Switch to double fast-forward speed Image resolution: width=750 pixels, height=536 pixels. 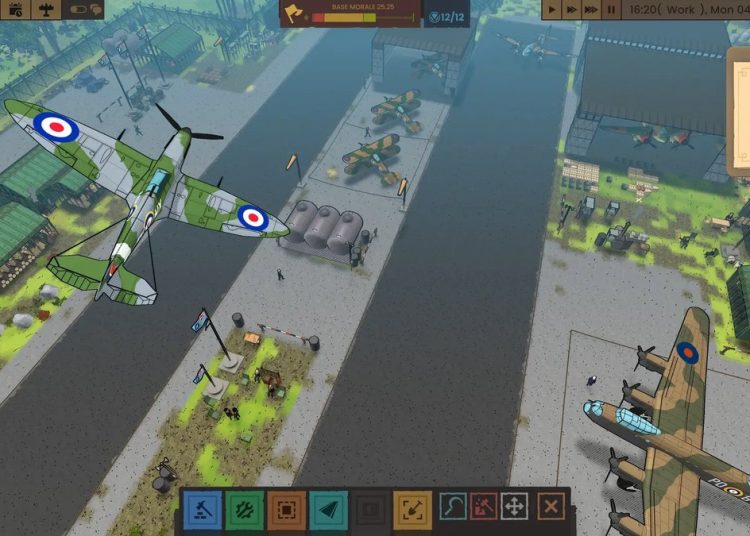571,9
